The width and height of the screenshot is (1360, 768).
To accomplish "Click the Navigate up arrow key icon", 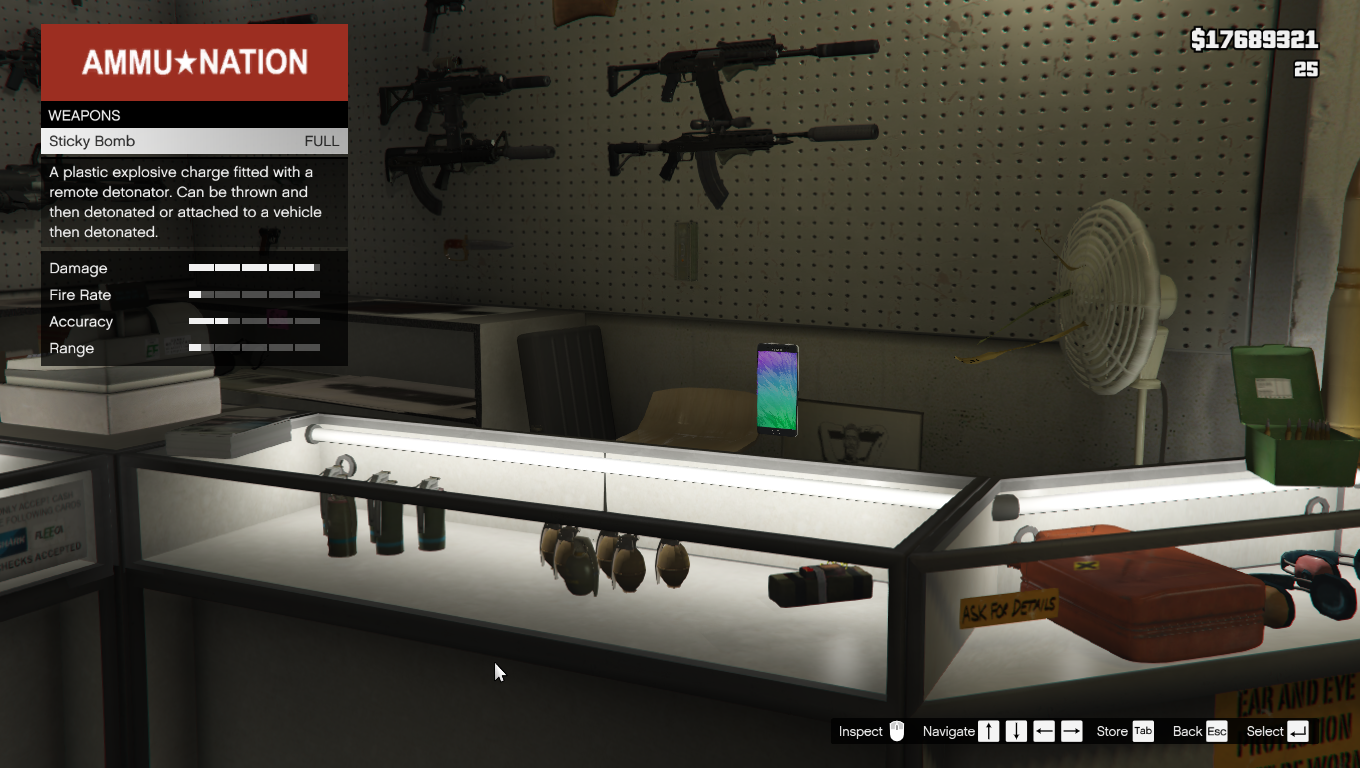I will 988,731.
